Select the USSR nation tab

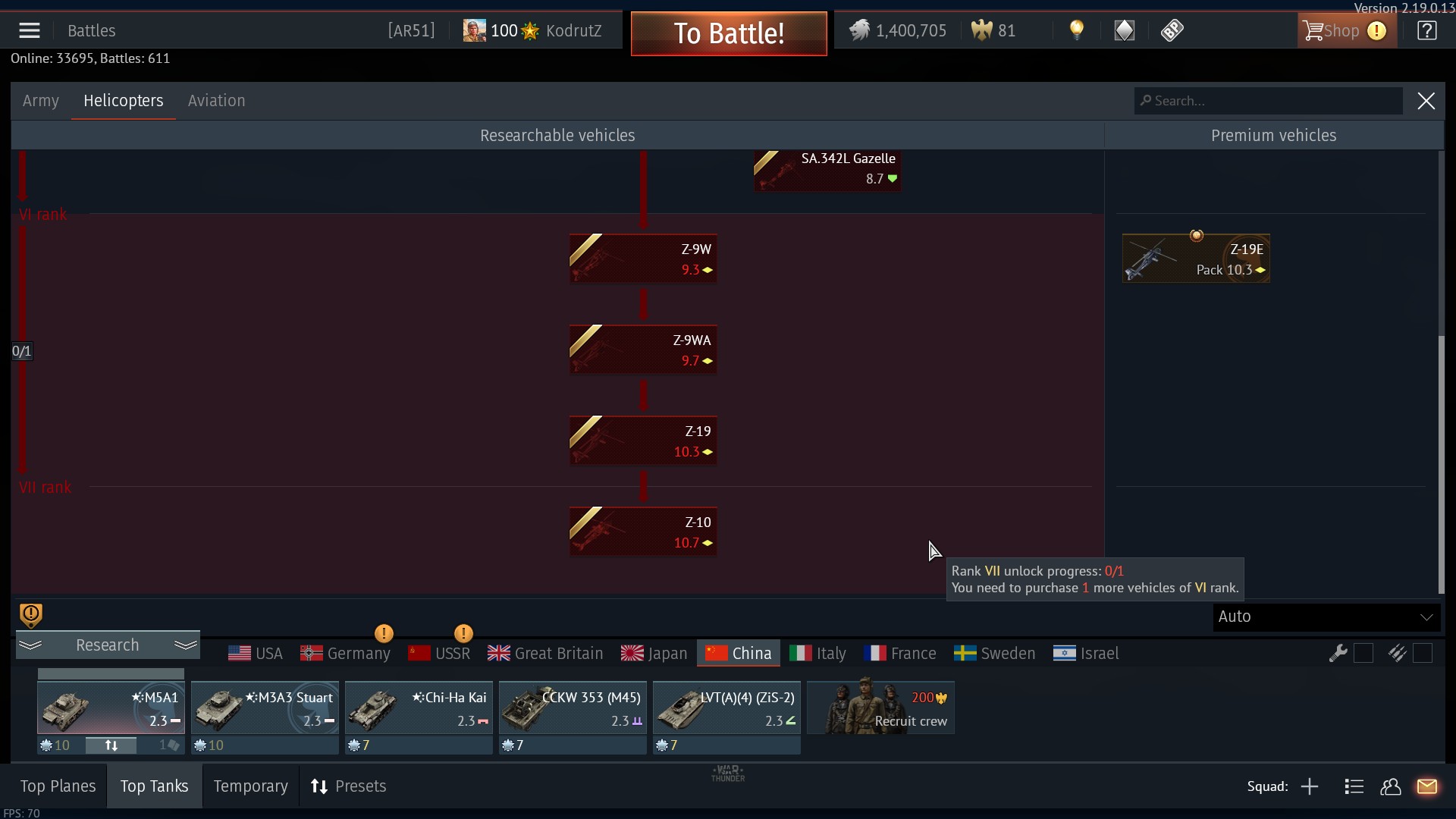coord(440,654)
